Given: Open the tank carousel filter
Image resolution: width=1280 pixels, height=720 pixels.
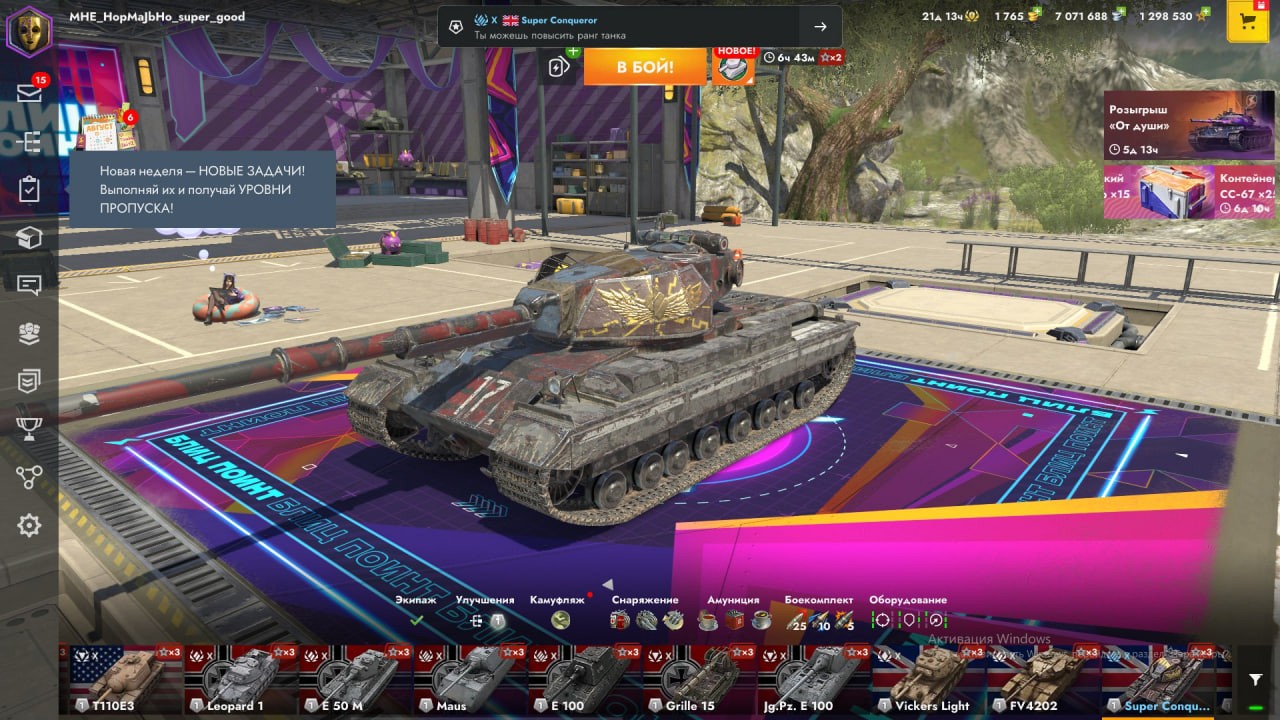Looking at the screenshot, I should 1256,679.
